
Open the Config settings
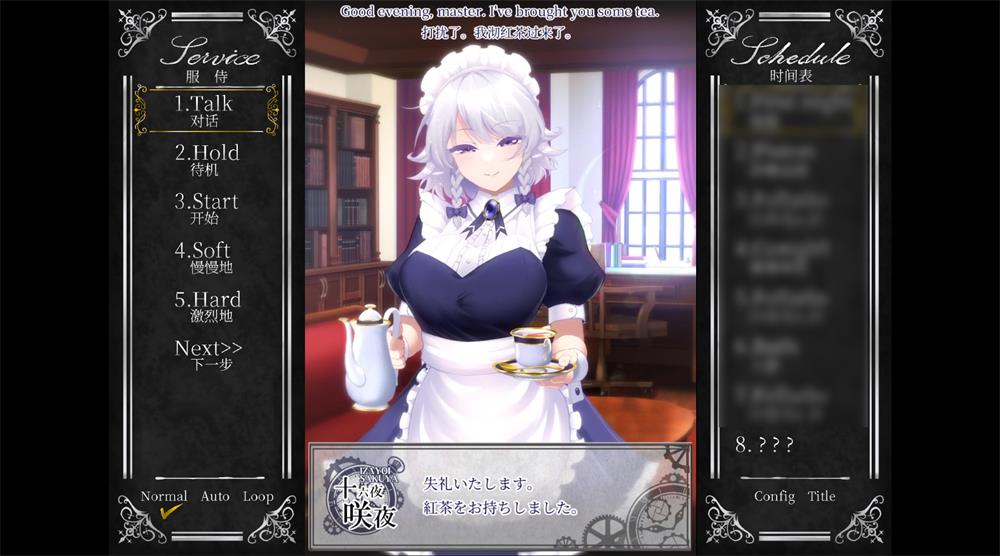[x=774, y=497]
